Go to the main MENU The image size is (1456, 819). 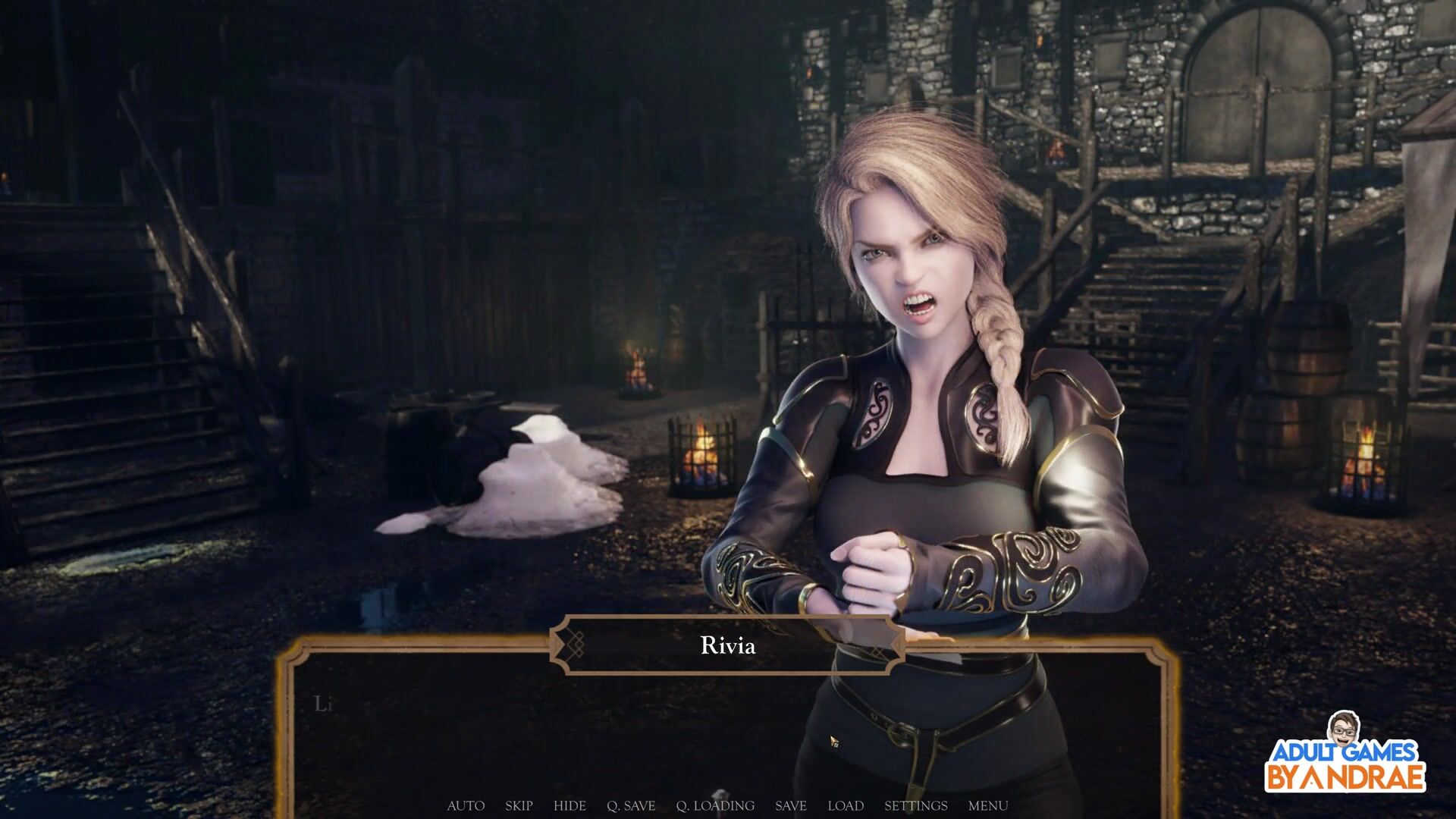pyautogui.click(x=988, y=805)
